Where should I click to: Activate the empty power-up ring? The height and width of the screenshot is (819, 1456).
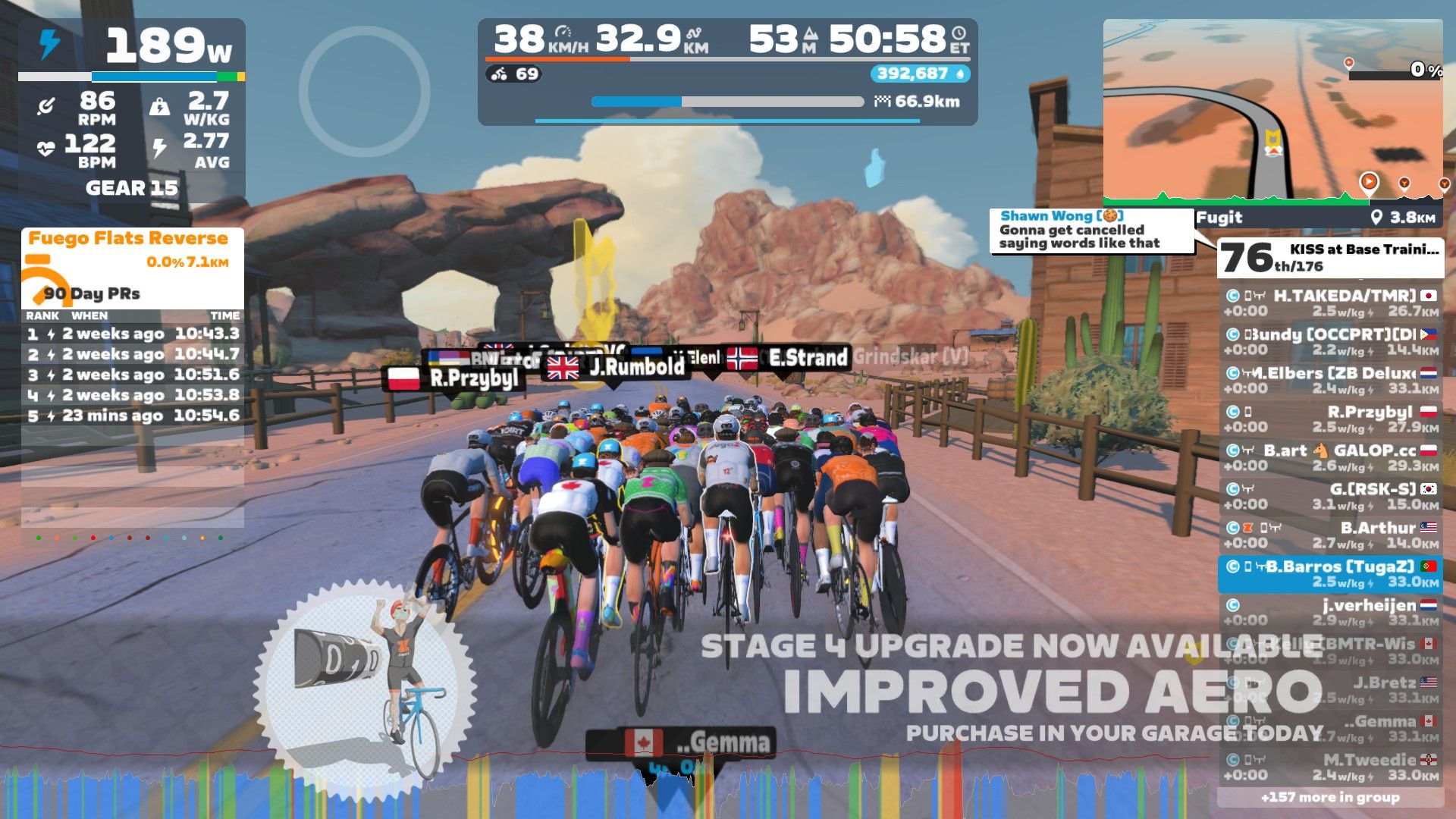click(x=365, y=91)
